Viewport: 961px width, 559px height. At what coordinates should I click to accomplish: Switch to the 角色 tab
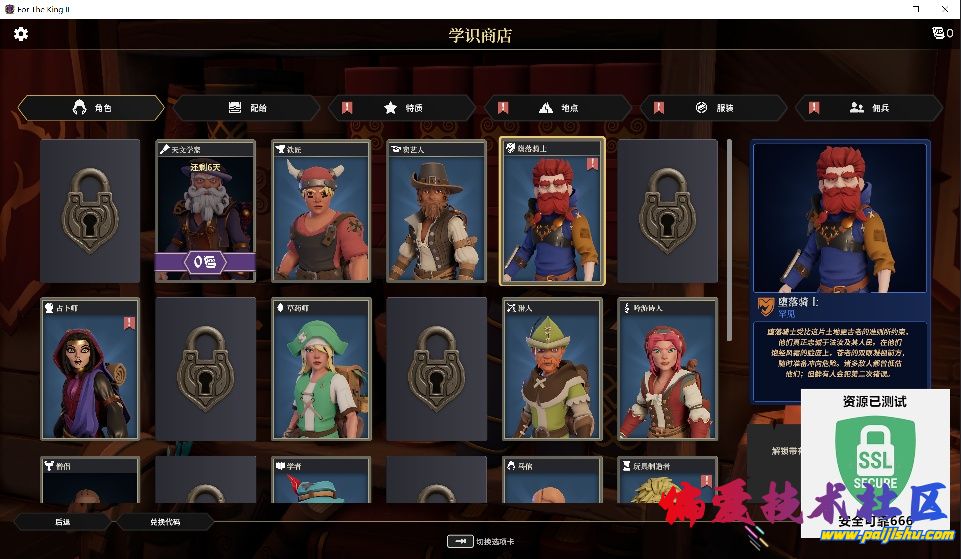[92, 108]
